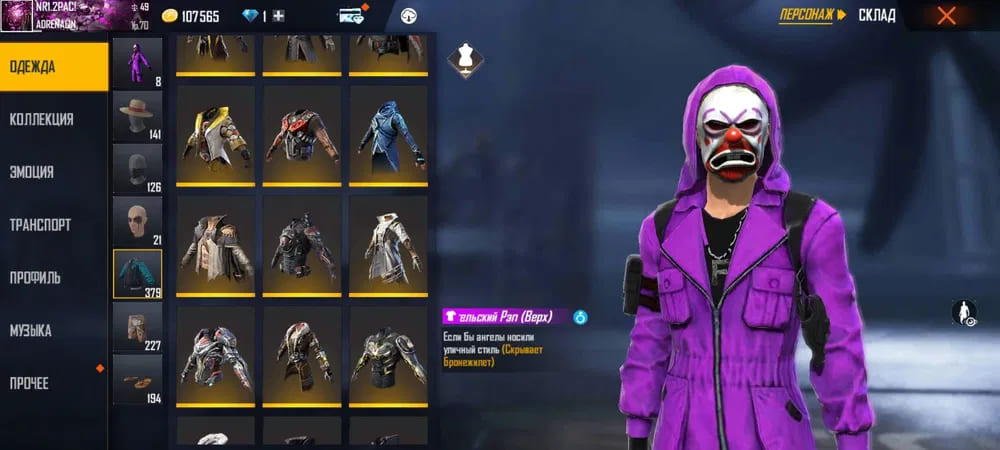Switch to the Коллекция tab
The height and width of the screenshot is (450, 1000).
(54, 120)
